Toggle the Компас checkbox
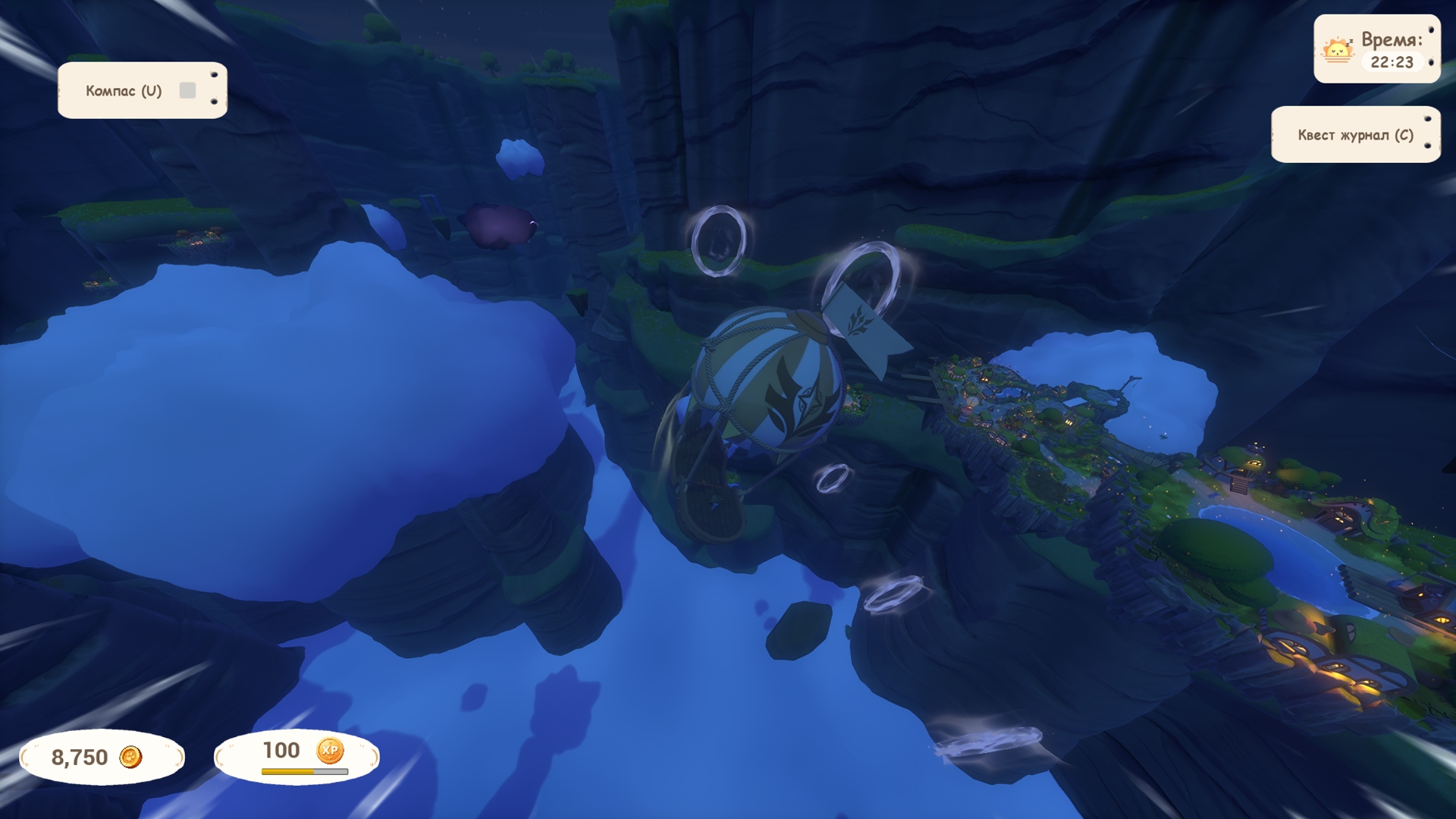 pos(187,91)
